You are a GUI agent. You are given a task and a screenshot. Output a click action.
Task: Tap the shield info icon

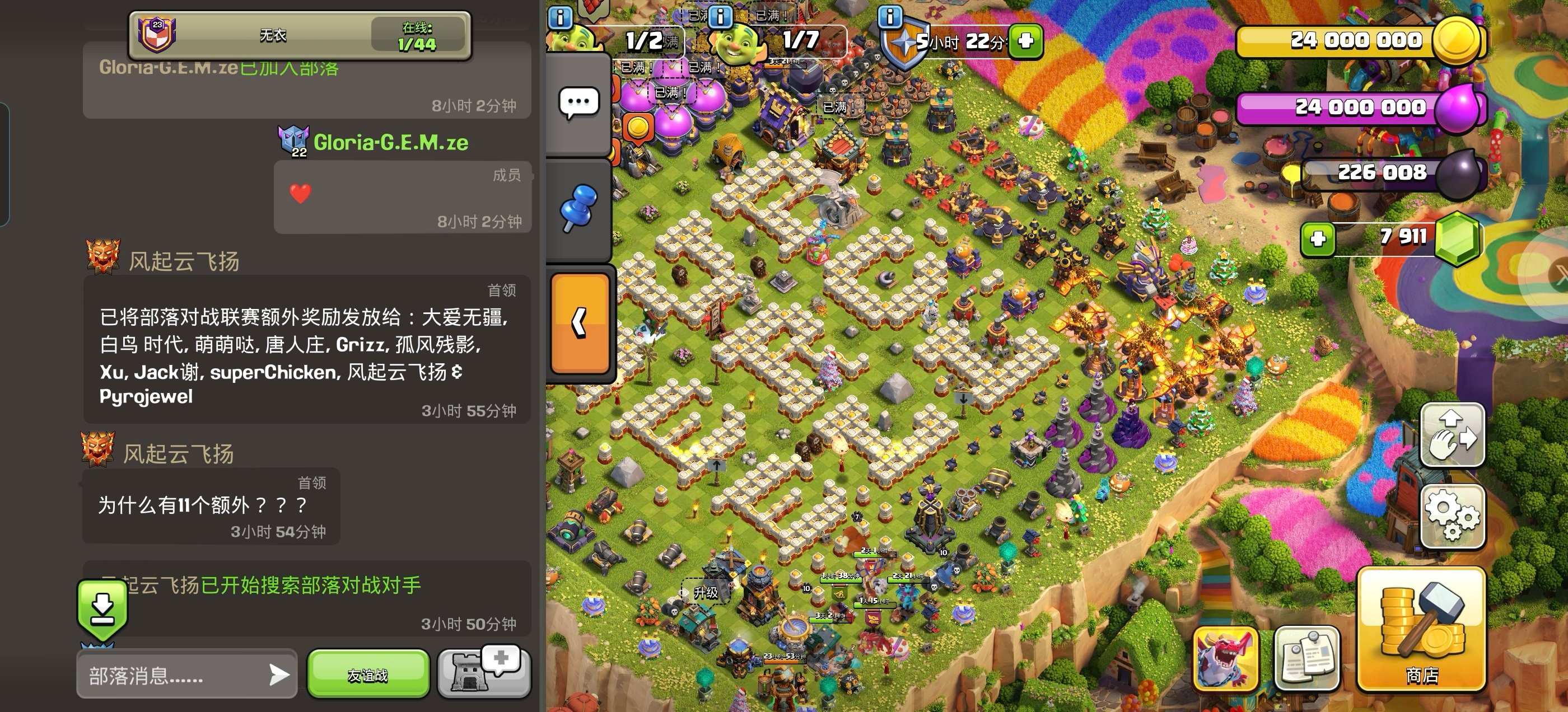pos(889,16)
